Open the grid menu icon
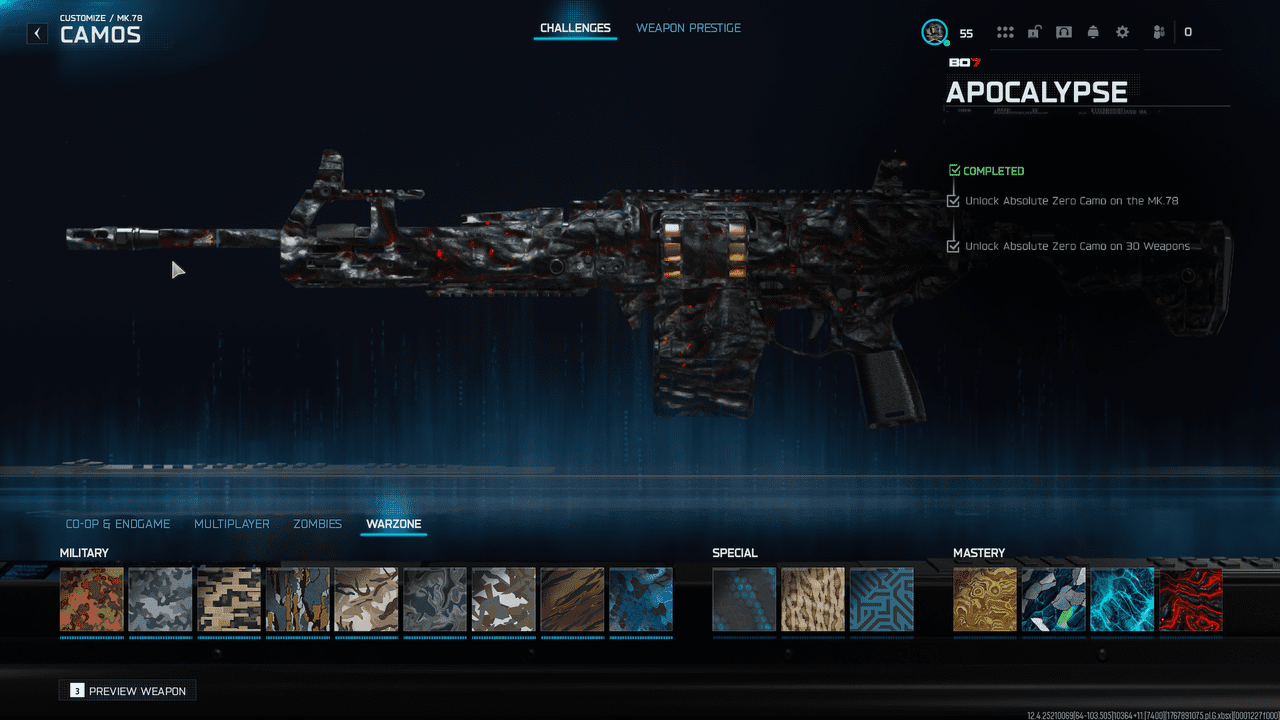The height and width of the screenshot is (720, 1280). (1005, 32)
